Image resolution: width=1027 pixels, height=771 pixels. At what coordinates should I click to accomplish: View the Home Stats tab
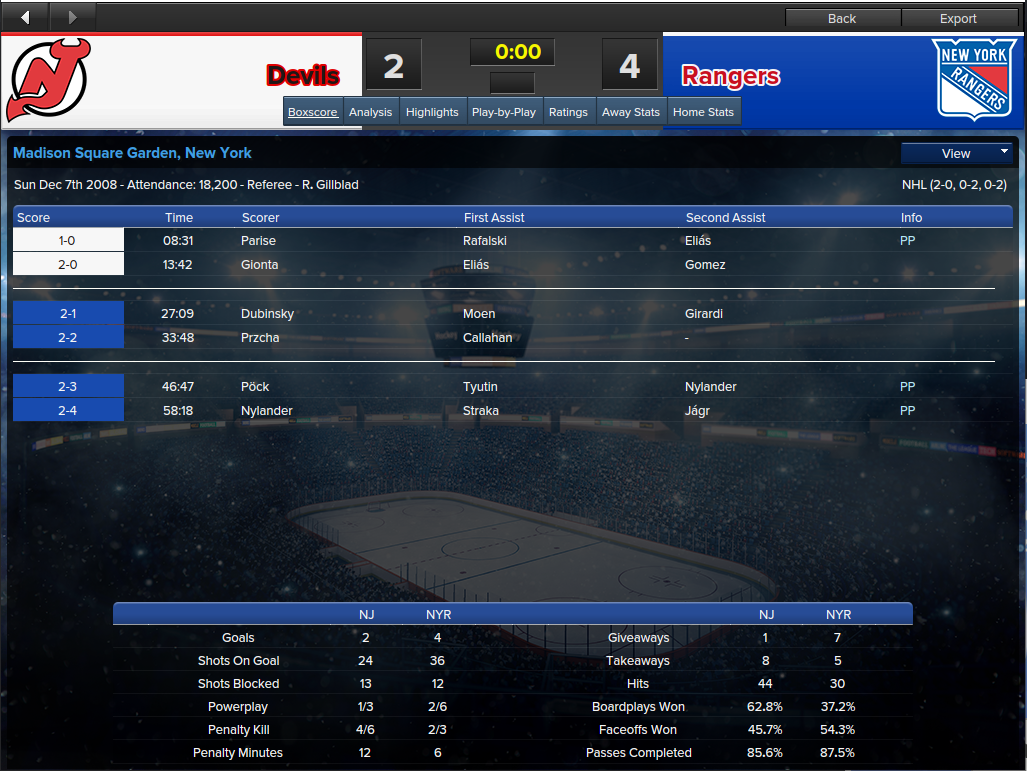click(x=703, y=112)
